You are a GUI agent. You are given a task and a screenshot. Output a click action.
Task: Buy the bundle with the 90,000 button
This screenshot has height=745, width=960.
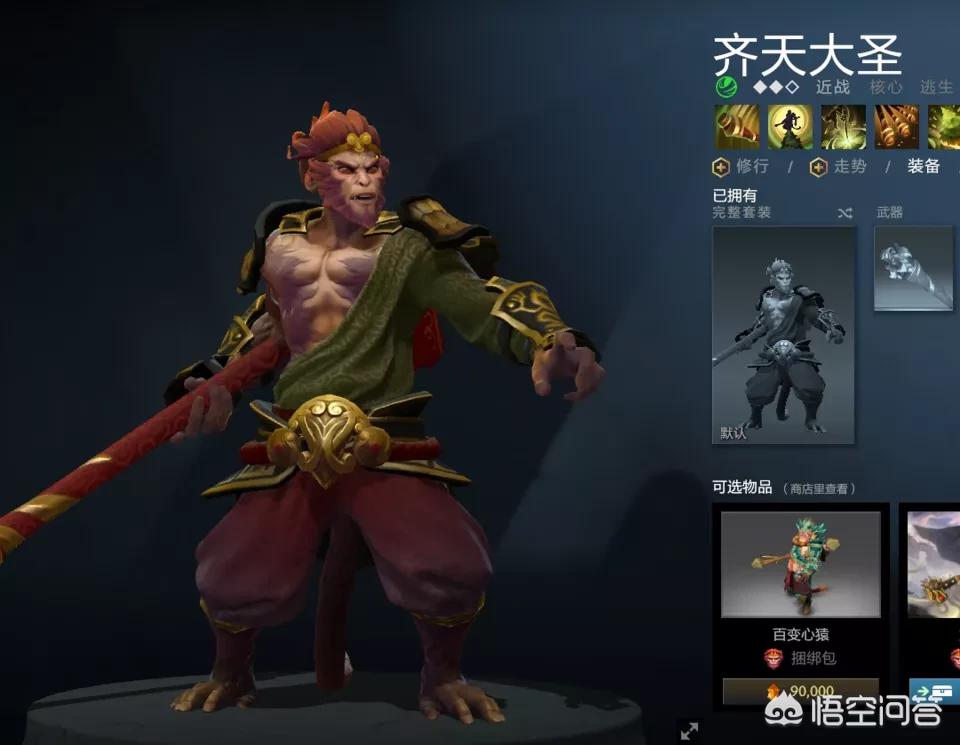801,691
